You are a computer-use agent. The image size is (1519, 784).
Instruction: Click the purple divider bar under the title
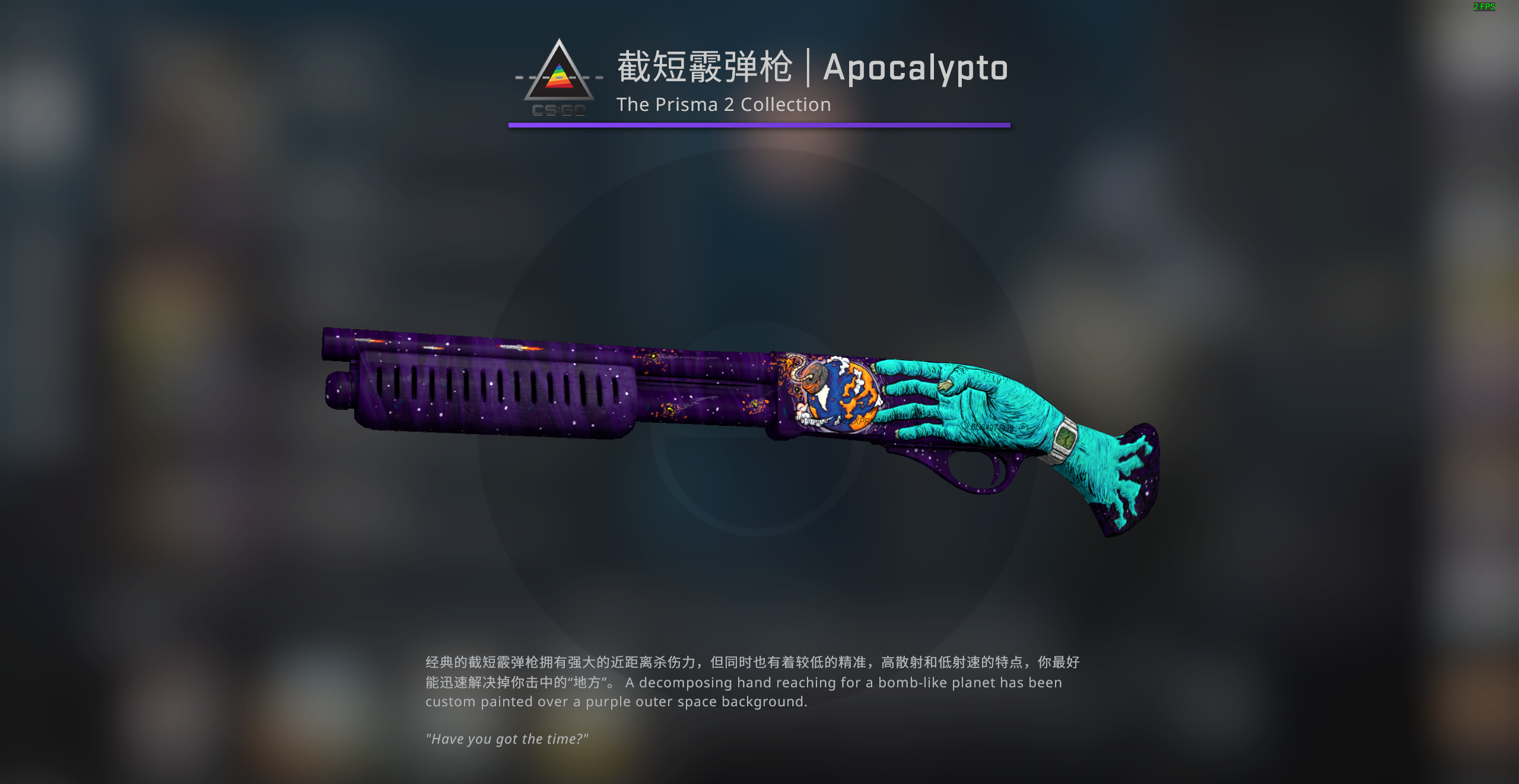[759, 125]
